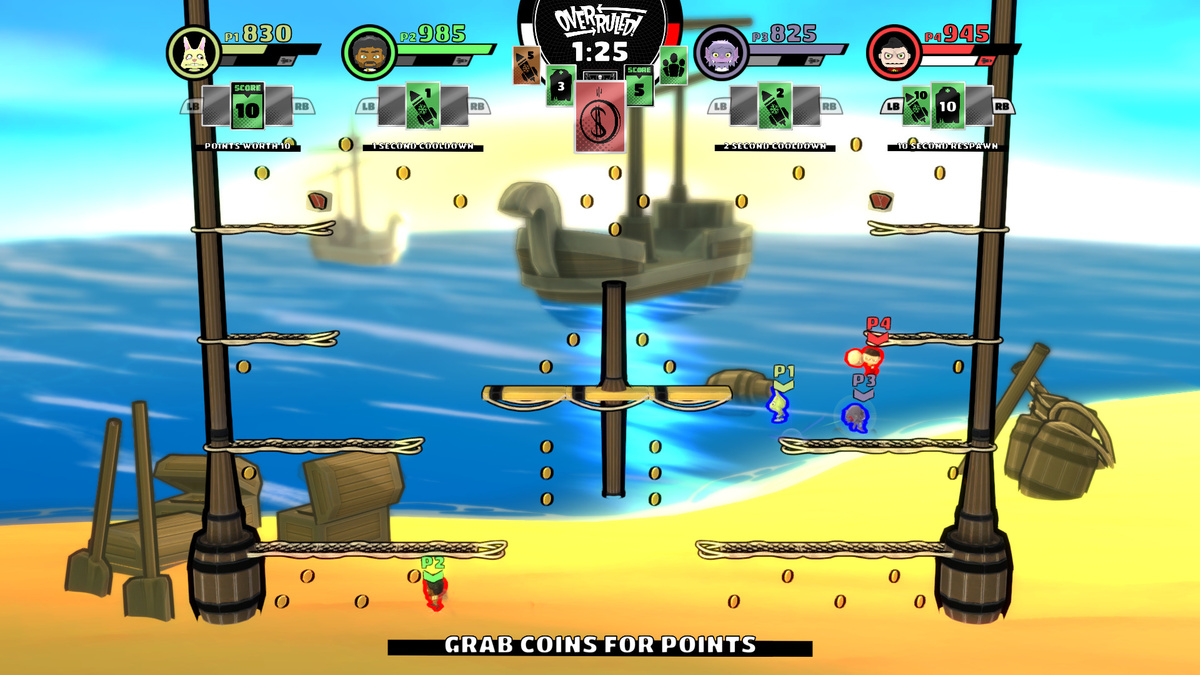1200x675 pixels.
Task: Select the center tombstone 3 card
Action: (x=561, y=86)
